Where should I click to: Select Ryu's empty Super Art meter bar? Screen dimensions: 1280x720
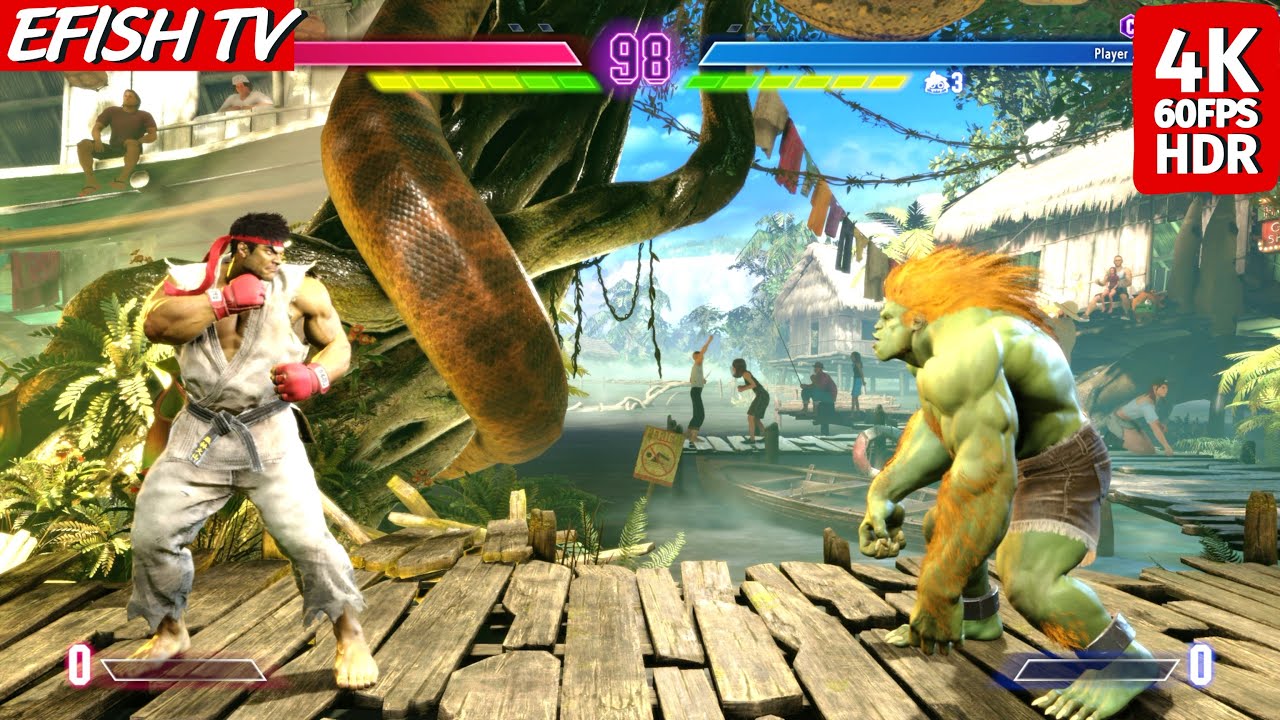coord(183,670)
